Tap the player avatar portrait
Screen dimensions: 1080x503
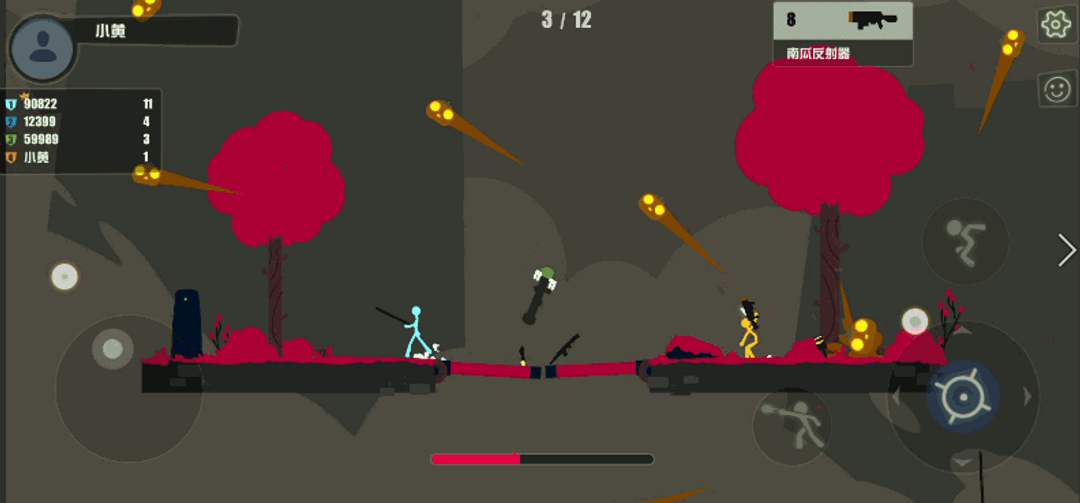tap(42, 48)
